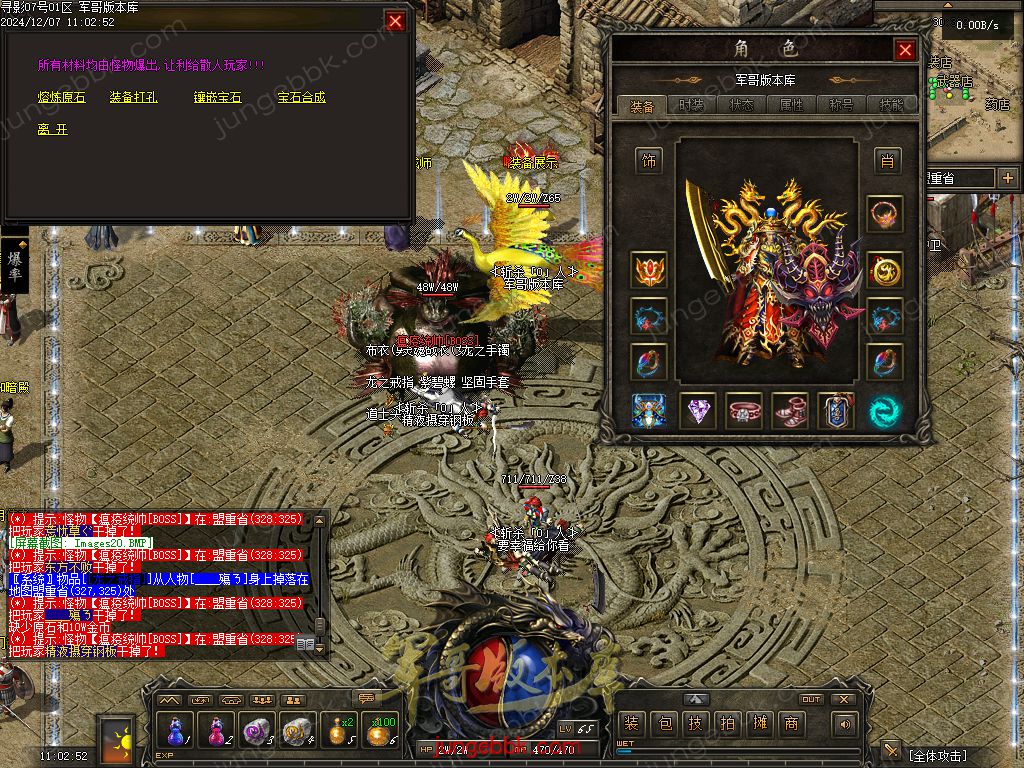1024x768 pixels.
Task: Select the 装备打孔 dialogue option
Action: (x=133, y=98)
